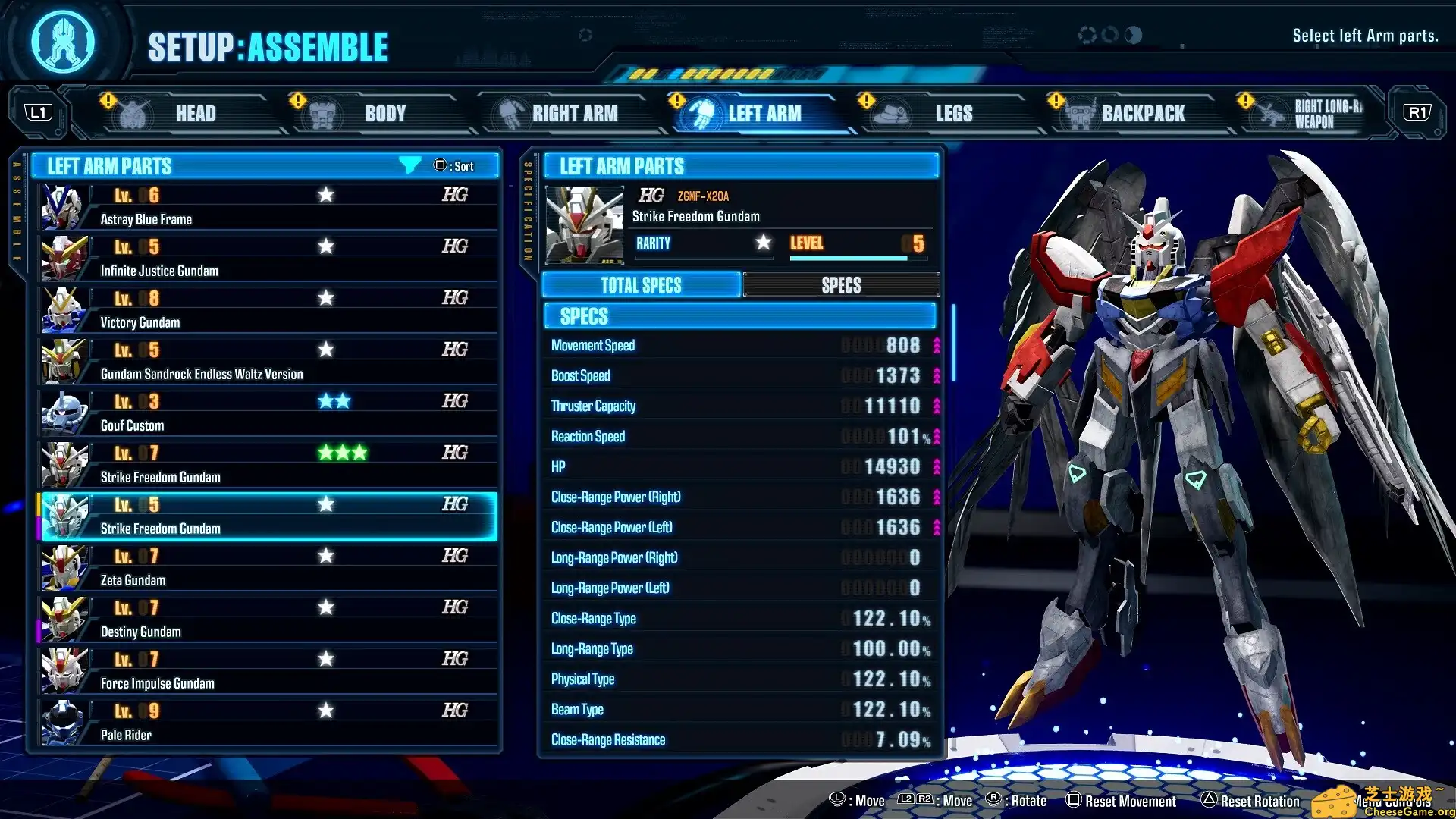The height and width of the screenshot is (819, 1456).
Task: Select the Lv.3 Gouf Custom part thumbnail
Action: (64, 413)
